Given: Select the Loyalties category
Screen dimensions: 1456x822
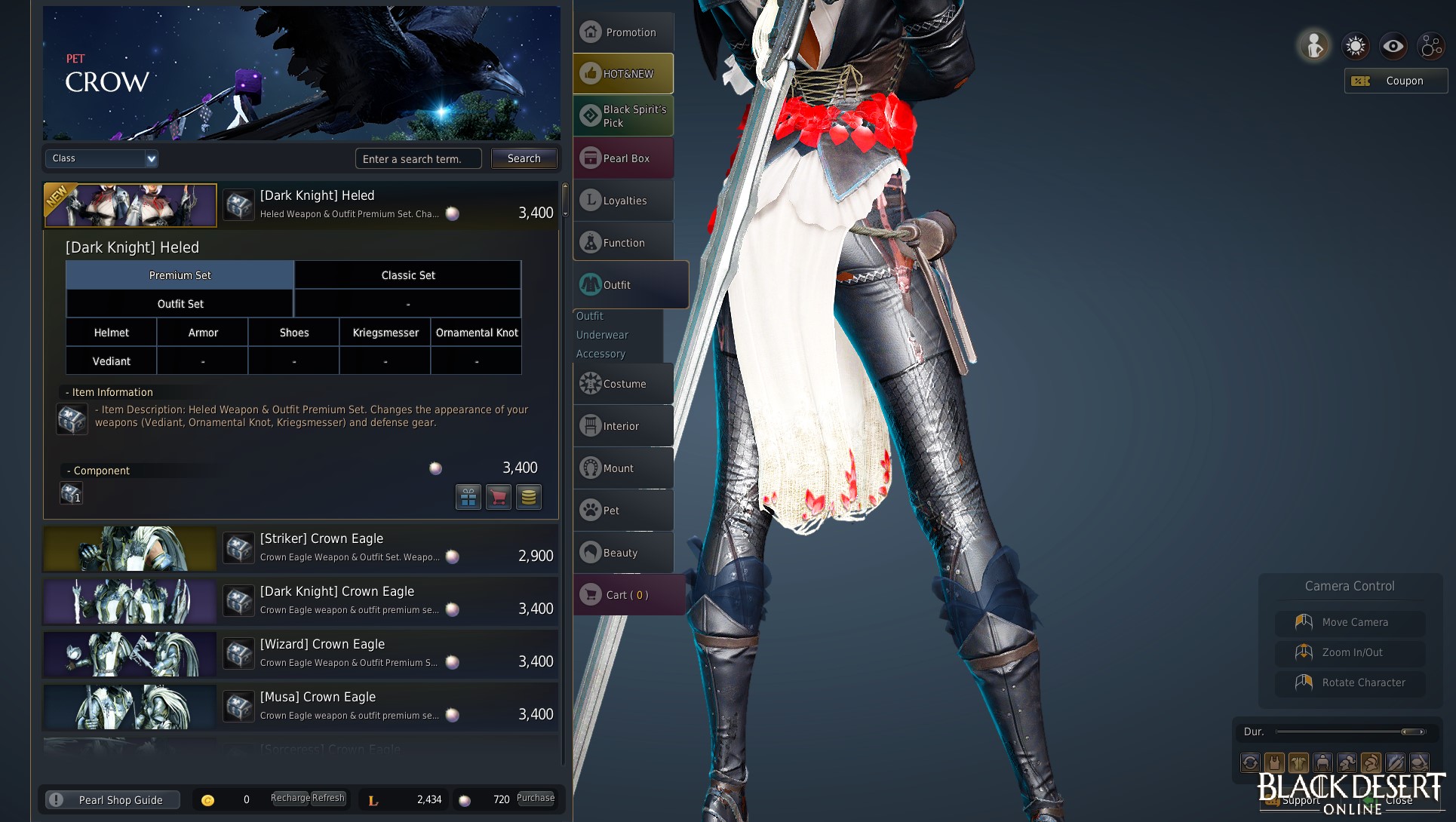Looking at the screenshot, I should [x=623, y=201].
